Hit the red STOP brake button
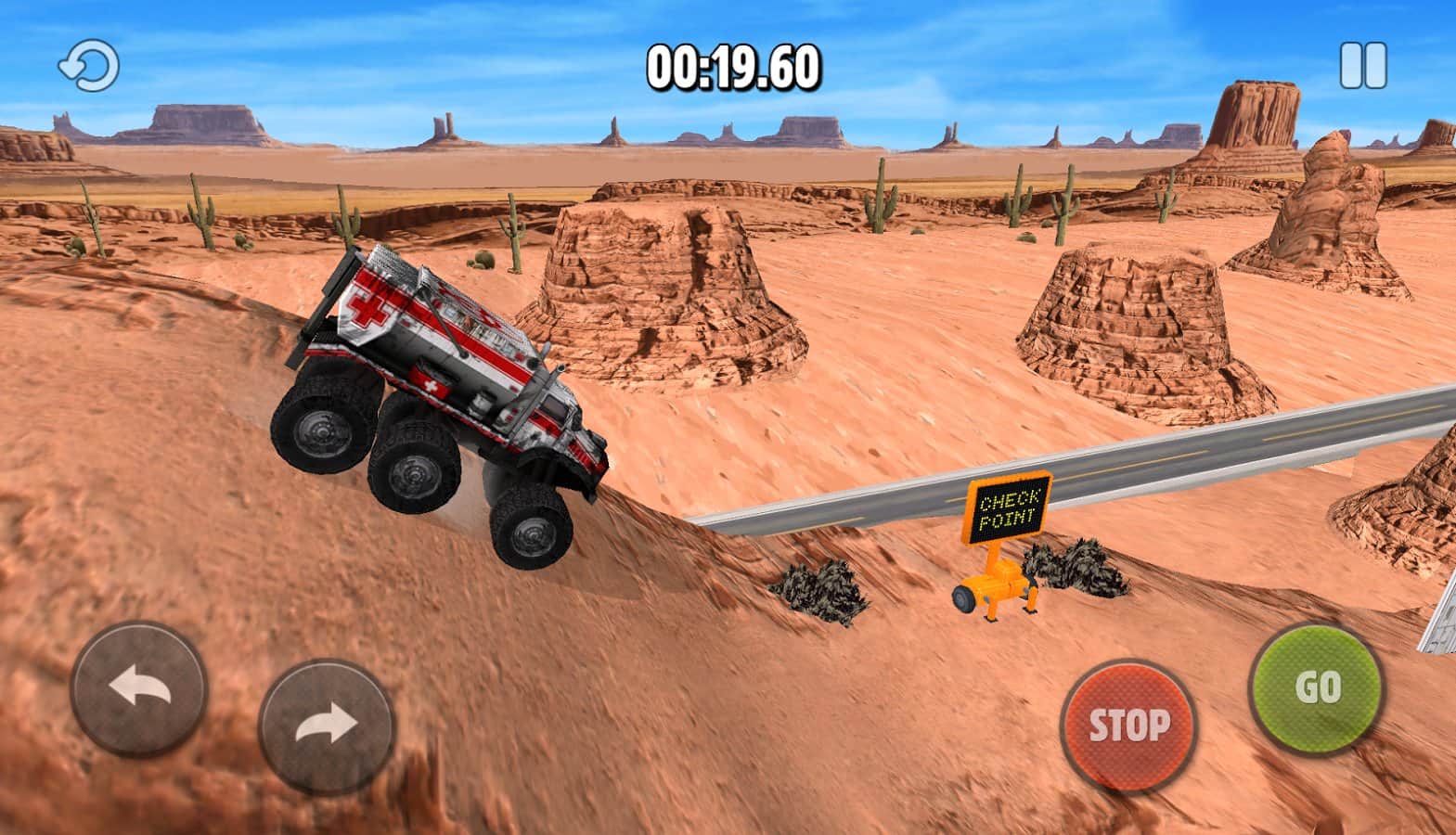 [x=1128, y=725]
